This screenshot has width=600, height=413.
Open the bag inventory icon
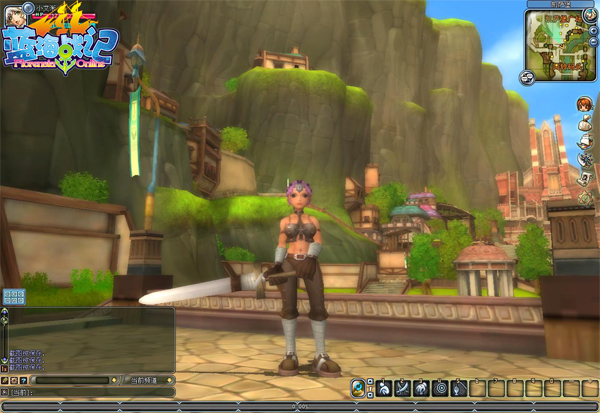[583, 124]
